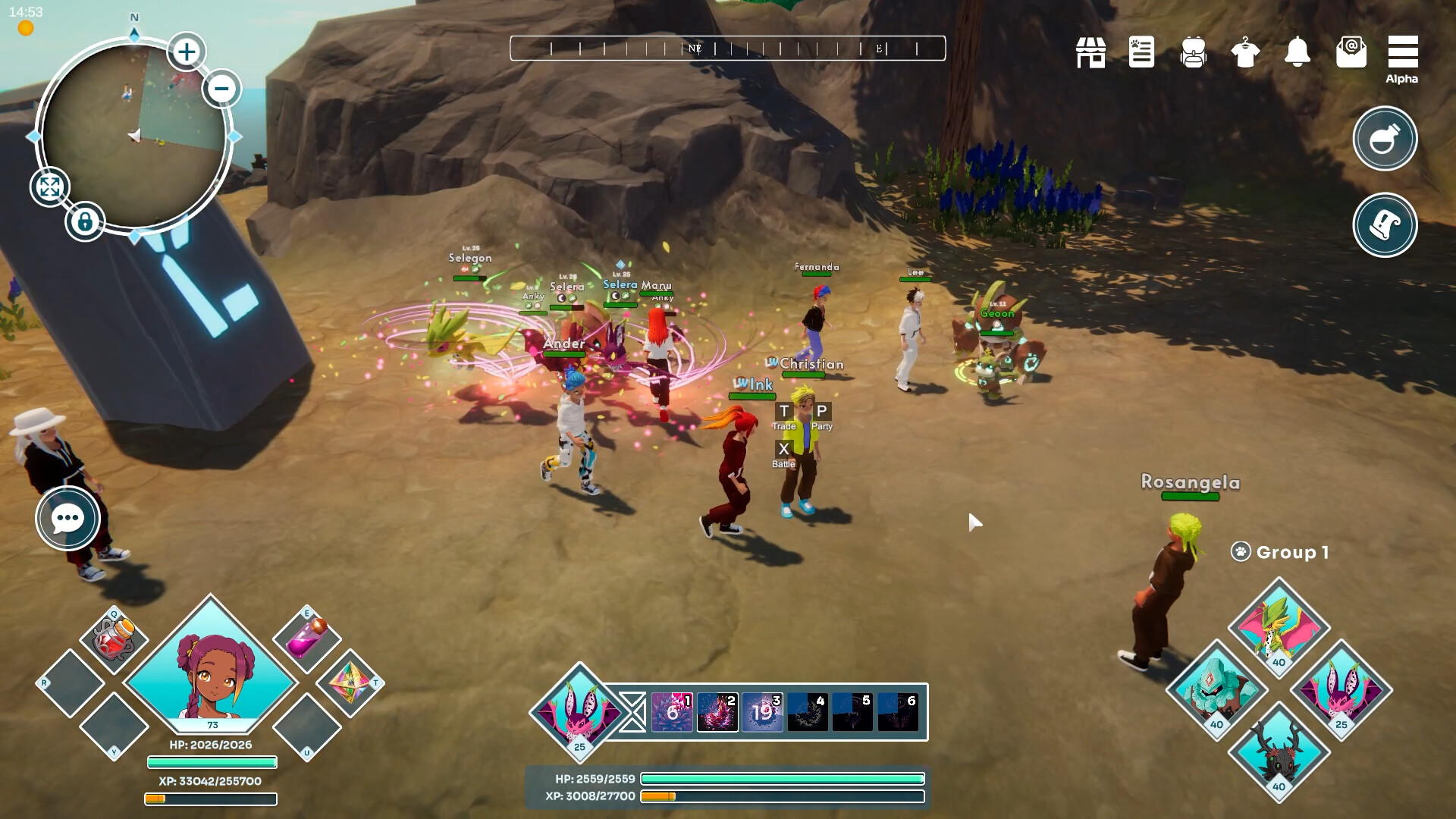1456x819 pixels.
Task: Open the backpack inventory
Action: 1193,52
